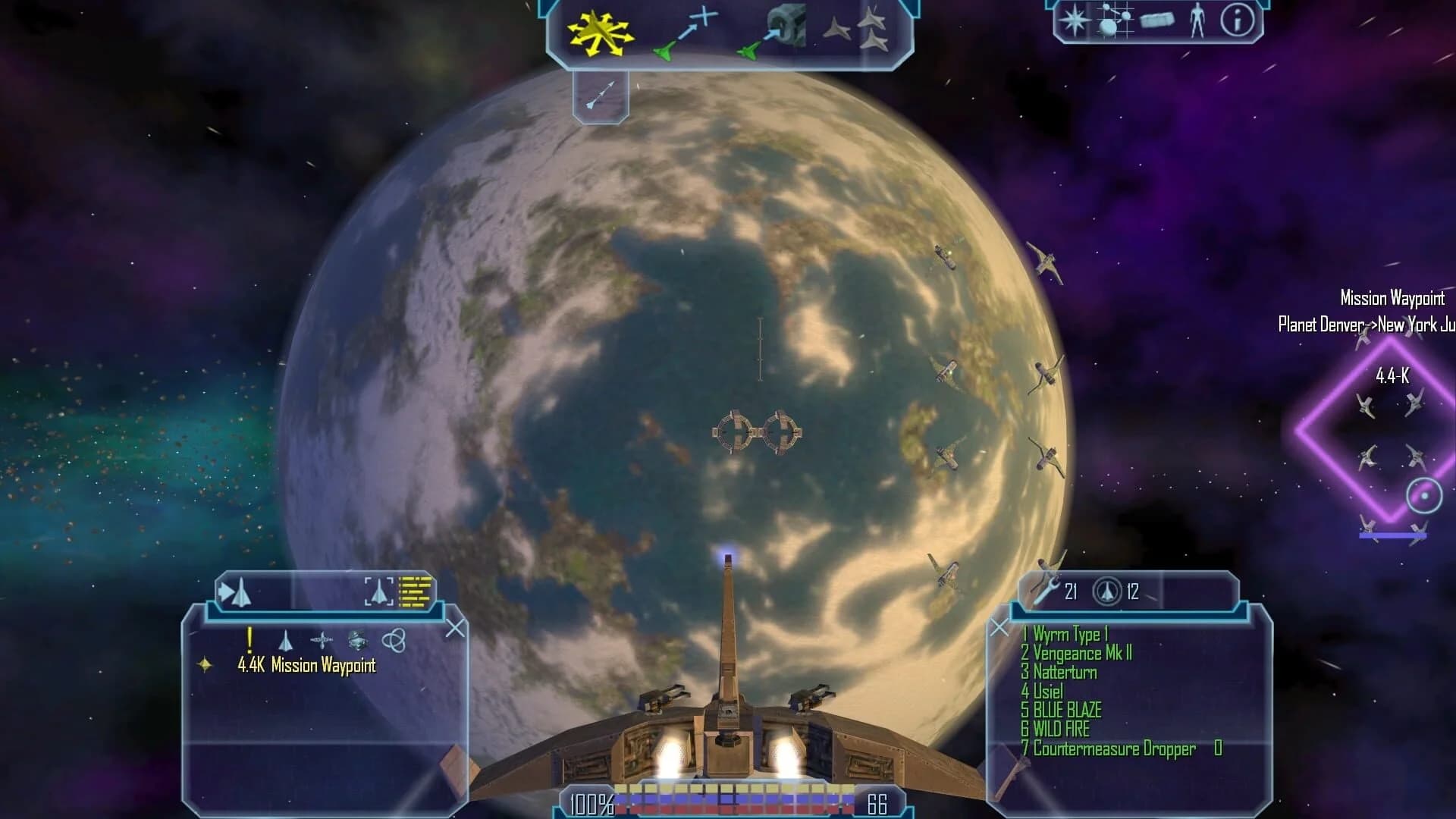
Task: Toggle the exclamation mark filter in the waypoint panel
Action: coord(249,641)
